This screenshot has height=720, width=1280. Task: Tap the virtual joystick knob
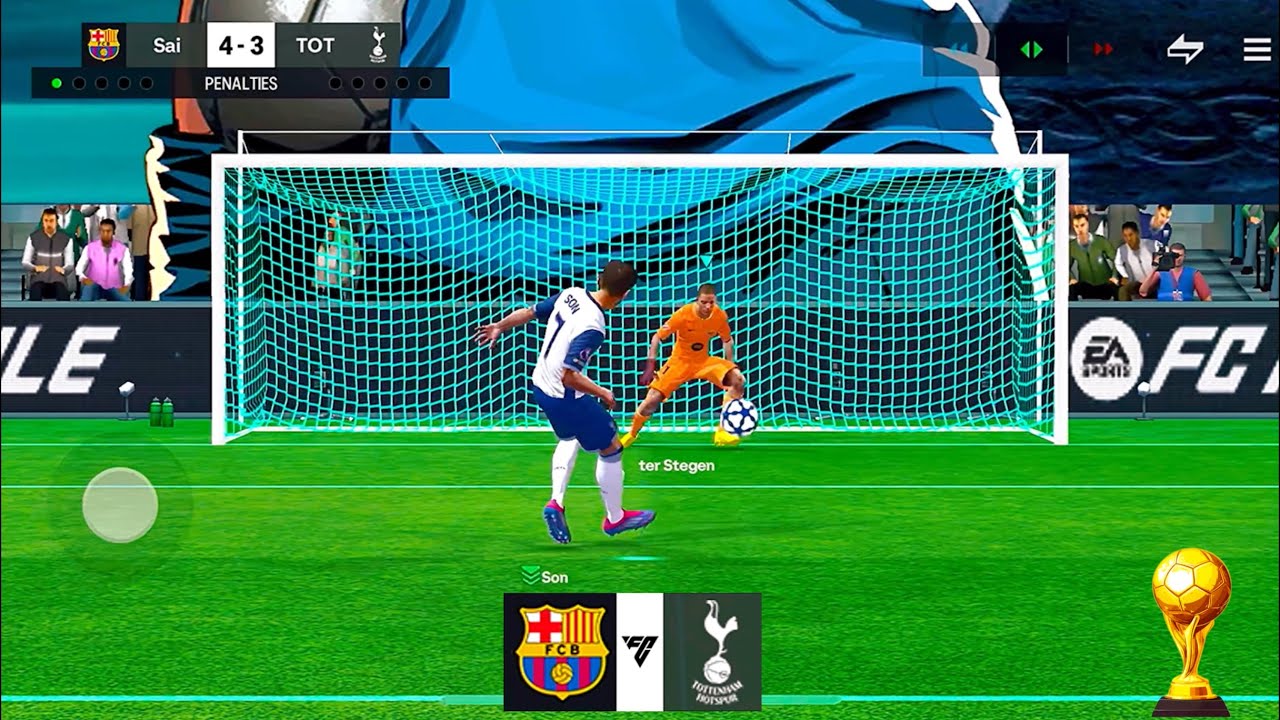click(x=120, y=505)
